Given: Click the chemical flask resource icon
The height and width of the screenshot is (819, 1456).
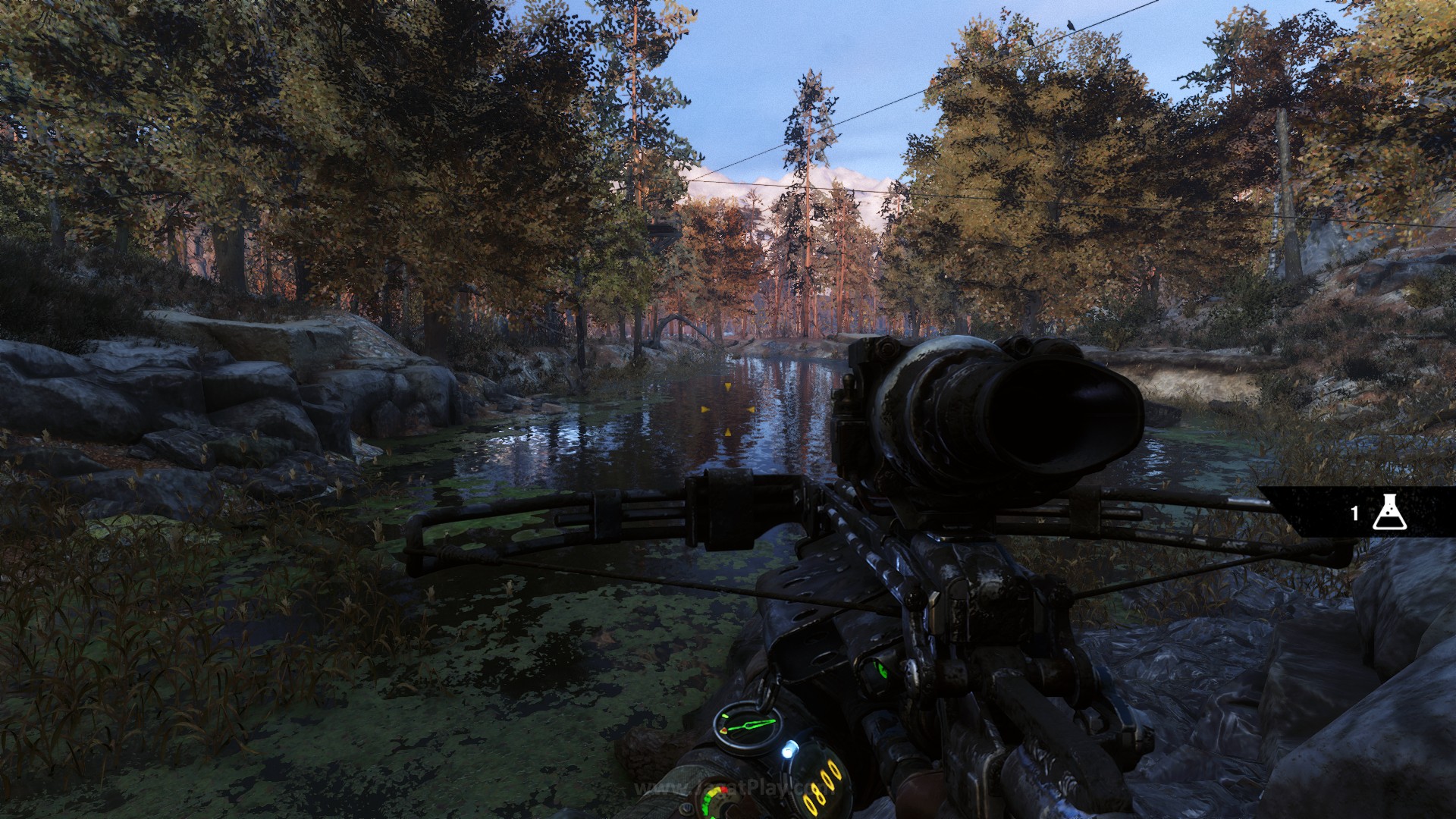Looking at the screenshot, I should pyautogui.click(x=1391, y=513).
